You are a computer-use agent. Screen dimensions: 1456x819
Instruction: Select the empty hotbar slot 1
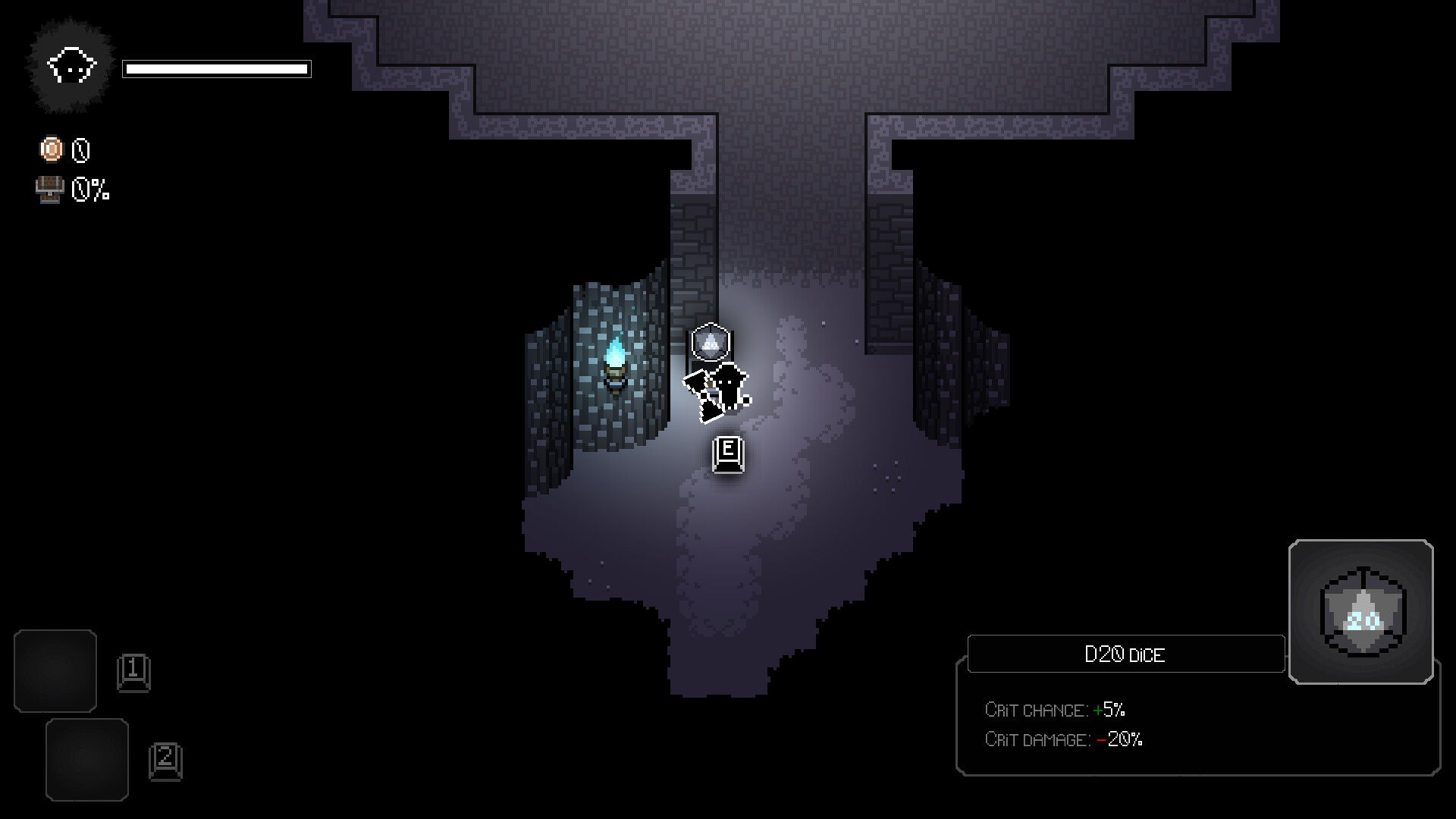click(55, 670)
